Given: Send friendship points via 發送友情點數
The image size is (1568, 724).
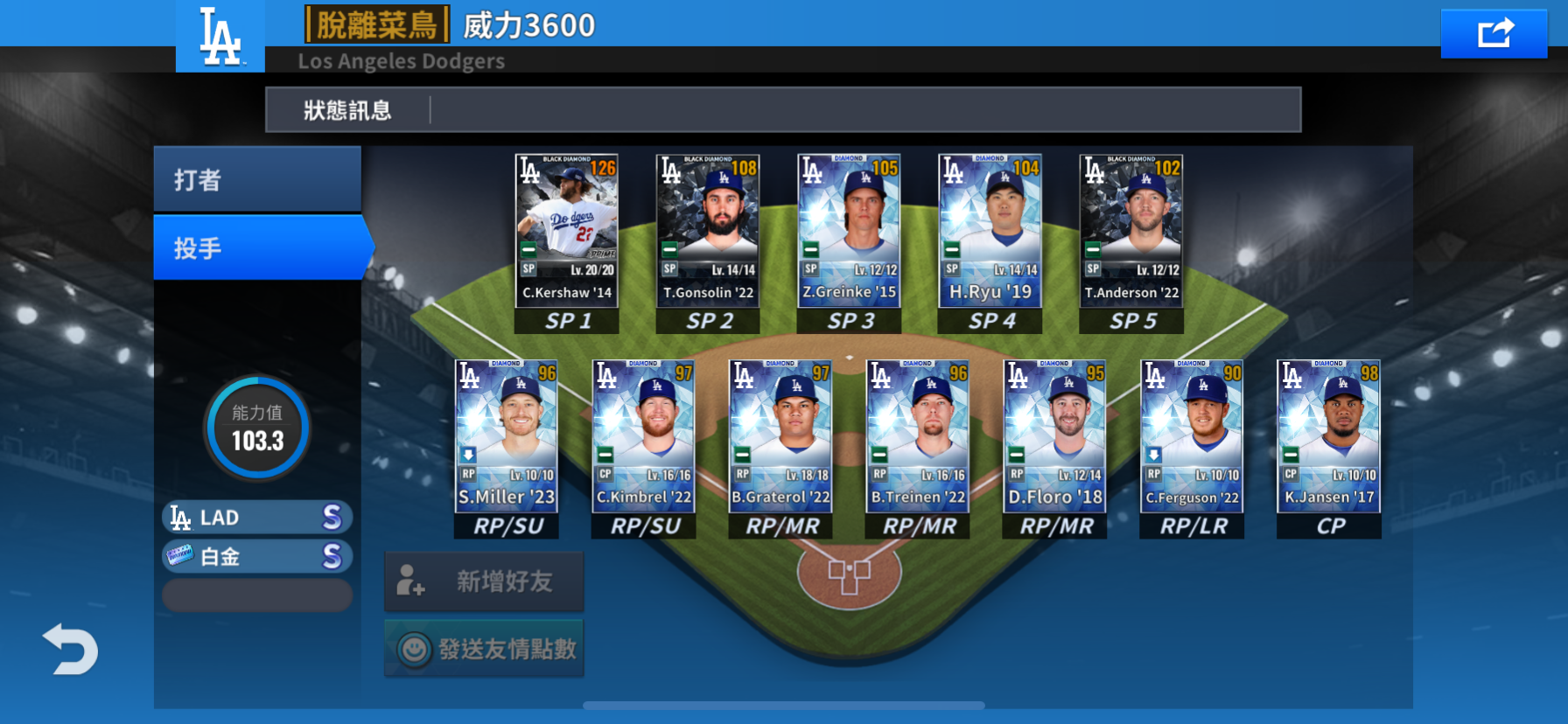Looking at the screenshot, I should [485, 648].
